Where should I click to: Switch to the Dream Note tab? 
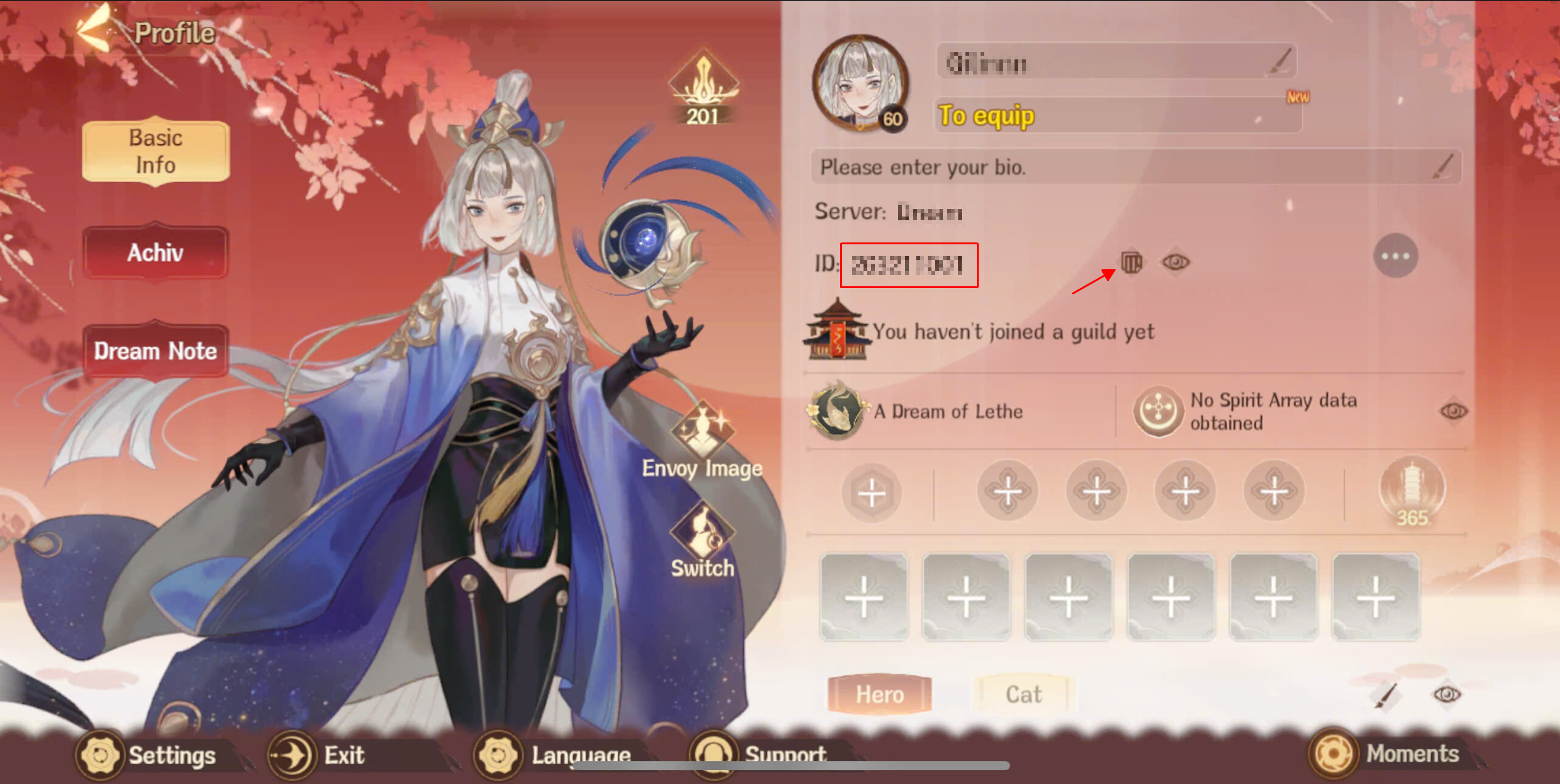coord(155,351)
